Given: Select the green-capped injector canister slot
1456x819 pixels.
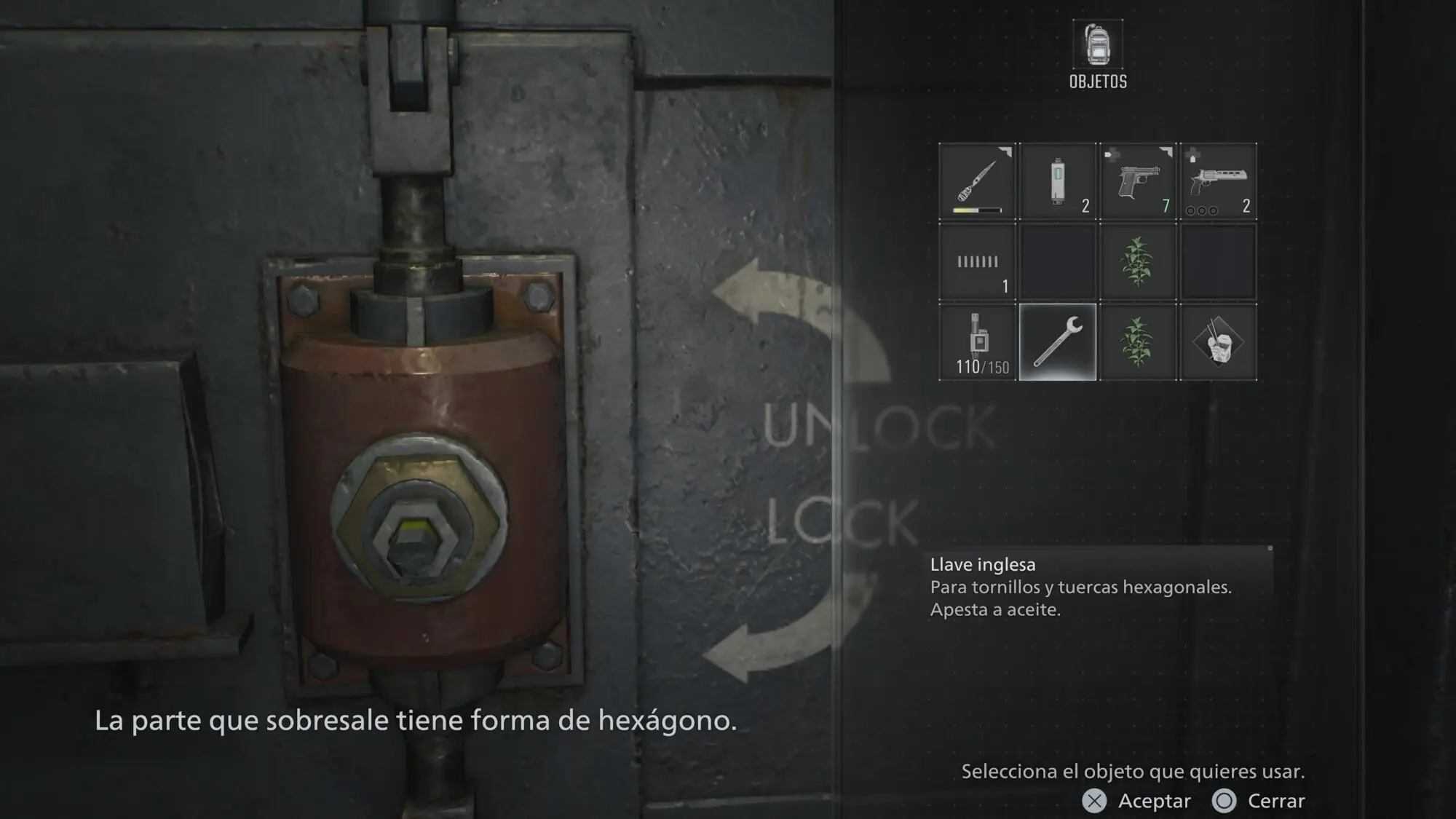Looking at the screenshot, I should click(x=1057, y=181).
